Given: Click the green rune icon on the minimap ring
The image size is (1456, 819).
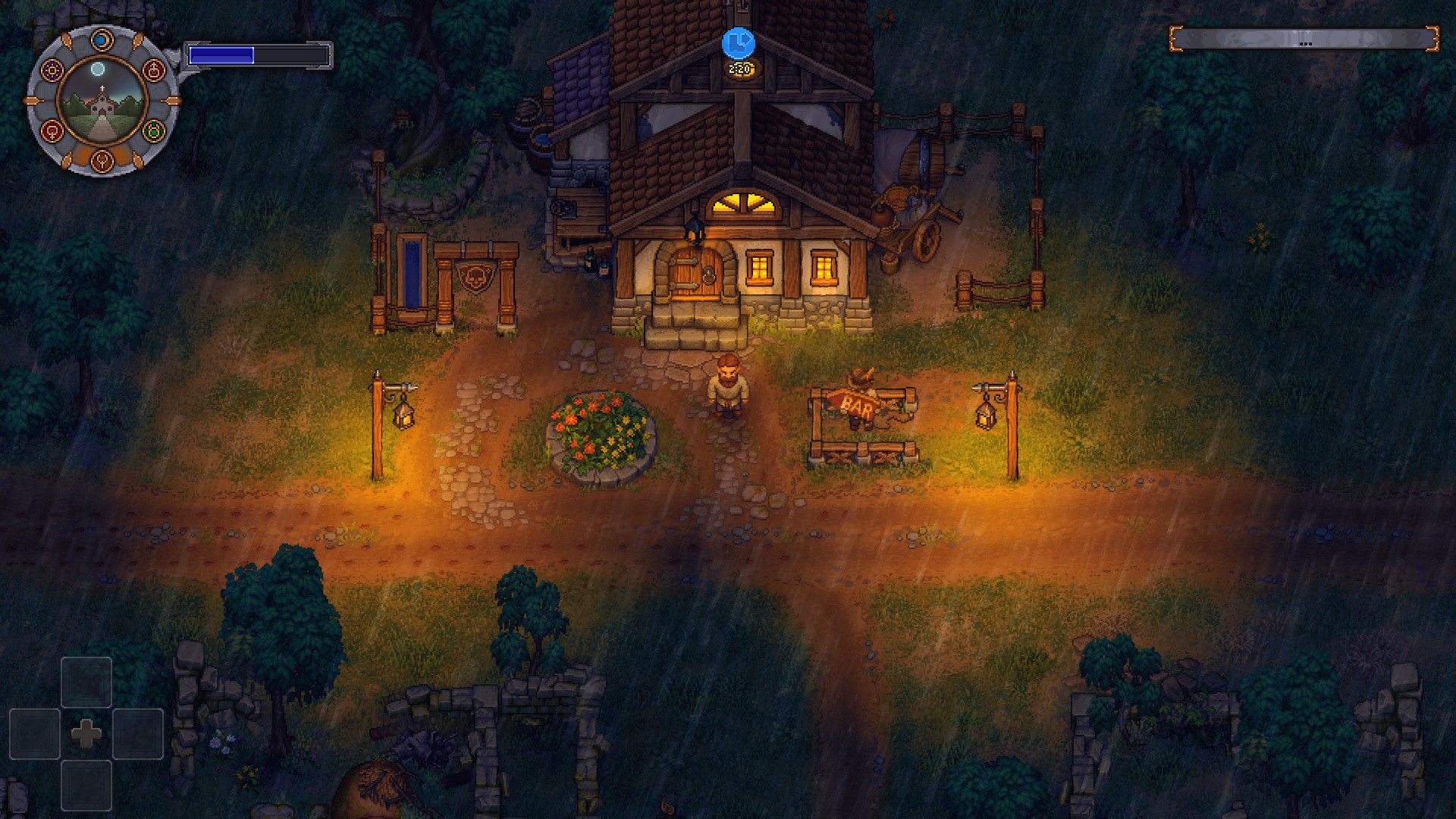Looking at the screenshot, I should pos(153,130).
